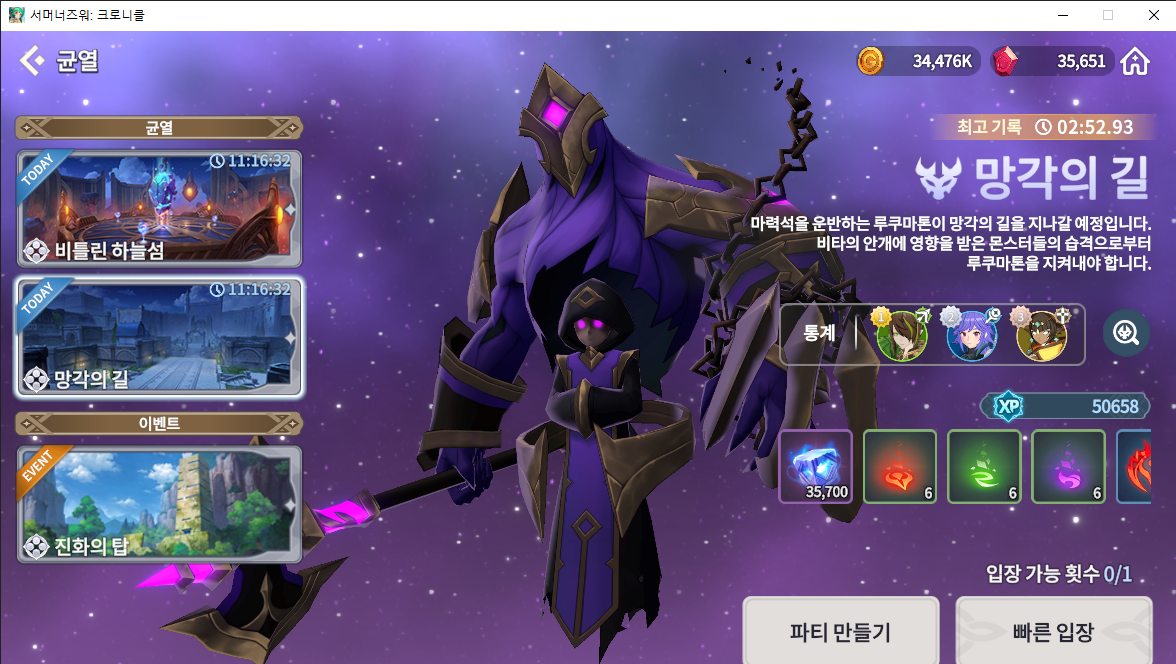
Task: Inspect the red essence reward slot
Action: pyautogui.click(x=899, y=466)
